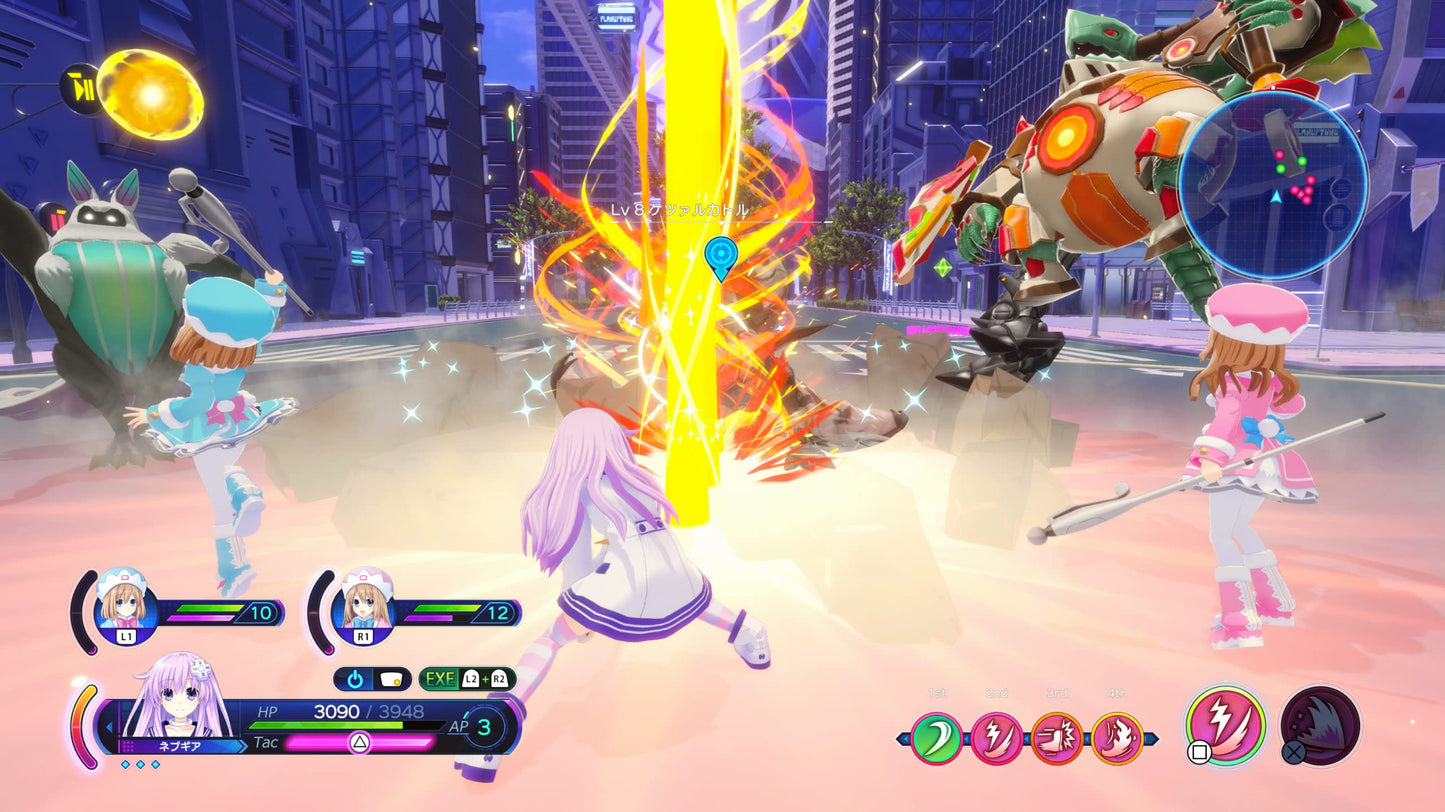
Task: Toggle the L1 ally character portrait
Action: pos(124,609)
